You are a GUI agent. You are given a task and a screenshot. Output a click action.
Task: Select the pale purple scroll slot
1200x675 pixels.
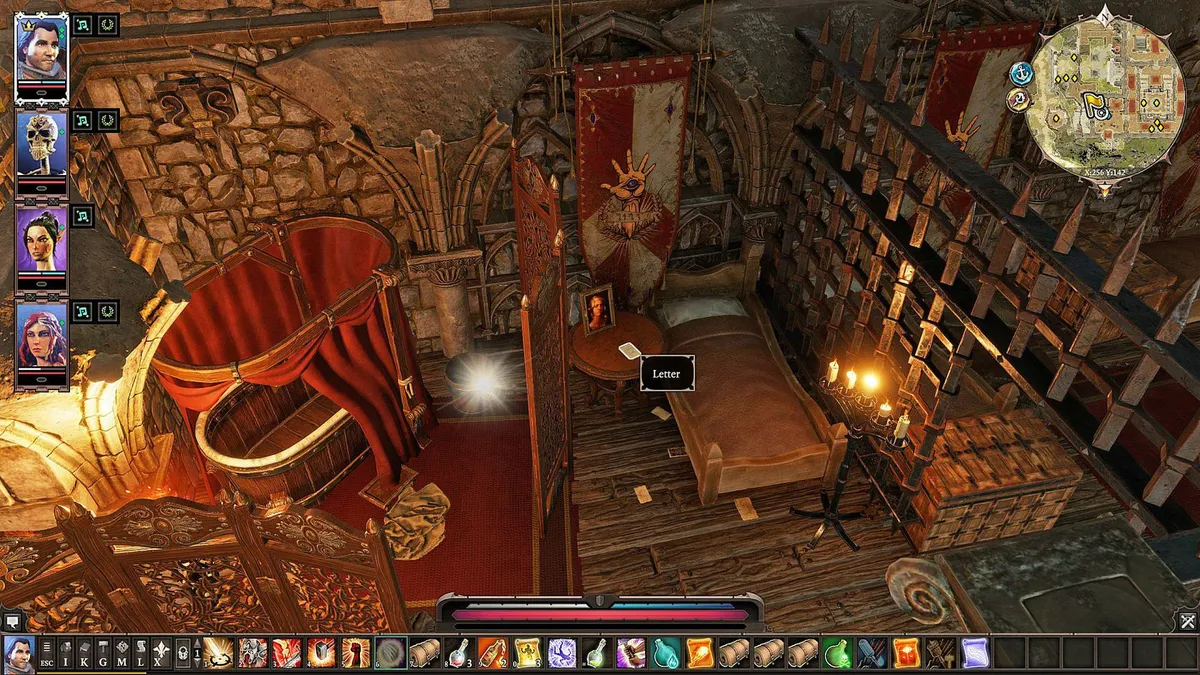point(975,654)
